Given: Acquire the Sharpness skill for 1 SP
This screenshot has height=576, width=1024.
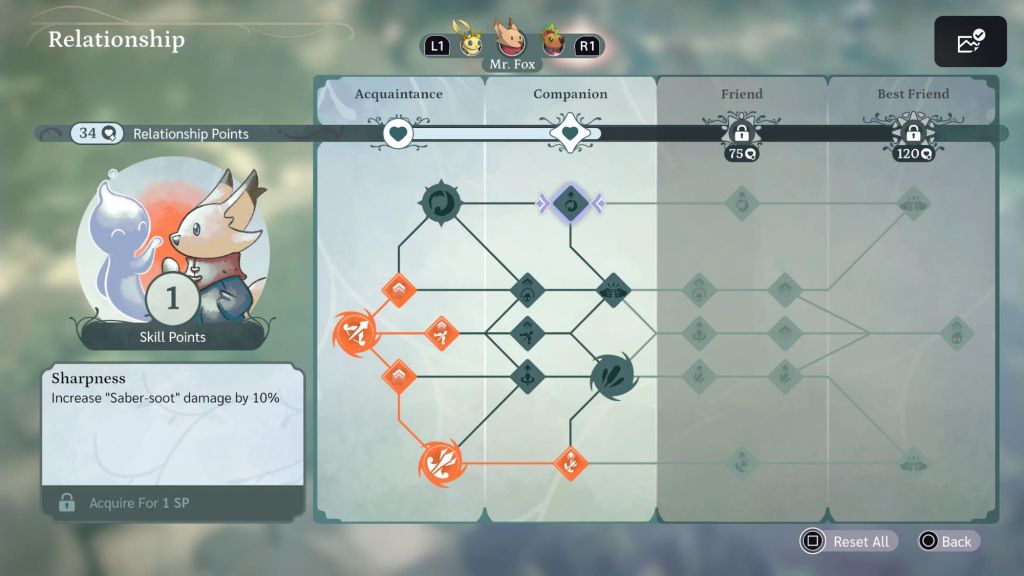Looking at the screenshot, I should coord(172,502).
